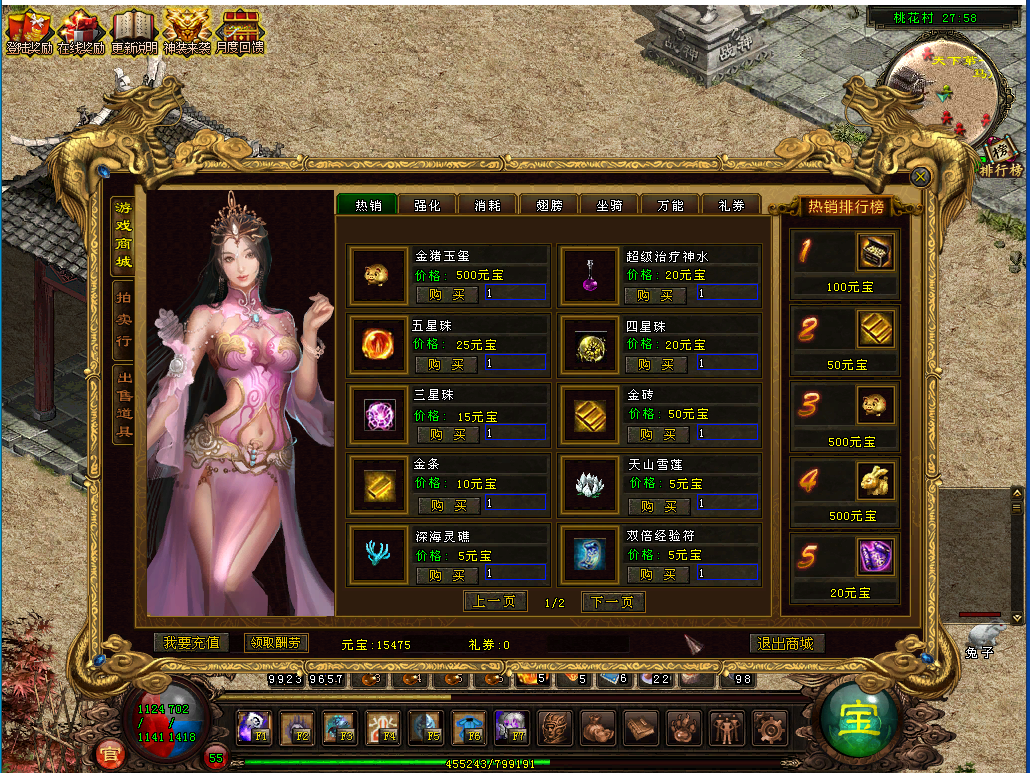Viewport: 1030px width, 773px height.
Task: Switch to the 礼券 tab
Action: click(x=731, y=205)
